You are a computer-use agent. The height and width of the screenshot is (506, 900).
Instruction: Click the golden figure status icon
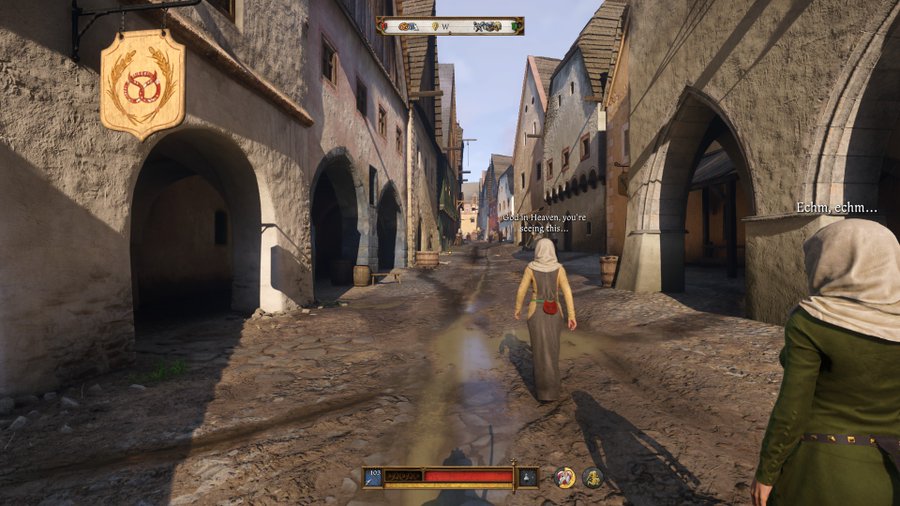(593, 477)
